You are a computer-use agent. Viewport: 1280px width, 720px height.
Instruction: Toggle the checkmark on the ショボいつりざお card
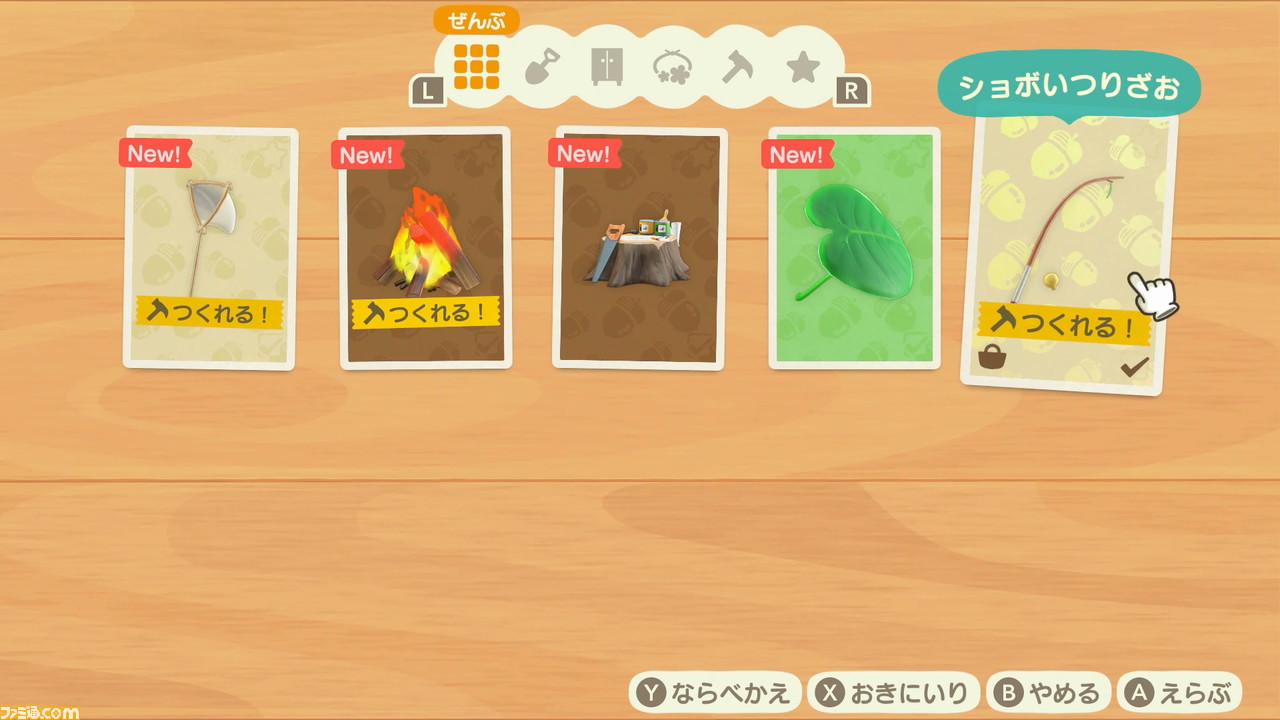coord(1133,365)
